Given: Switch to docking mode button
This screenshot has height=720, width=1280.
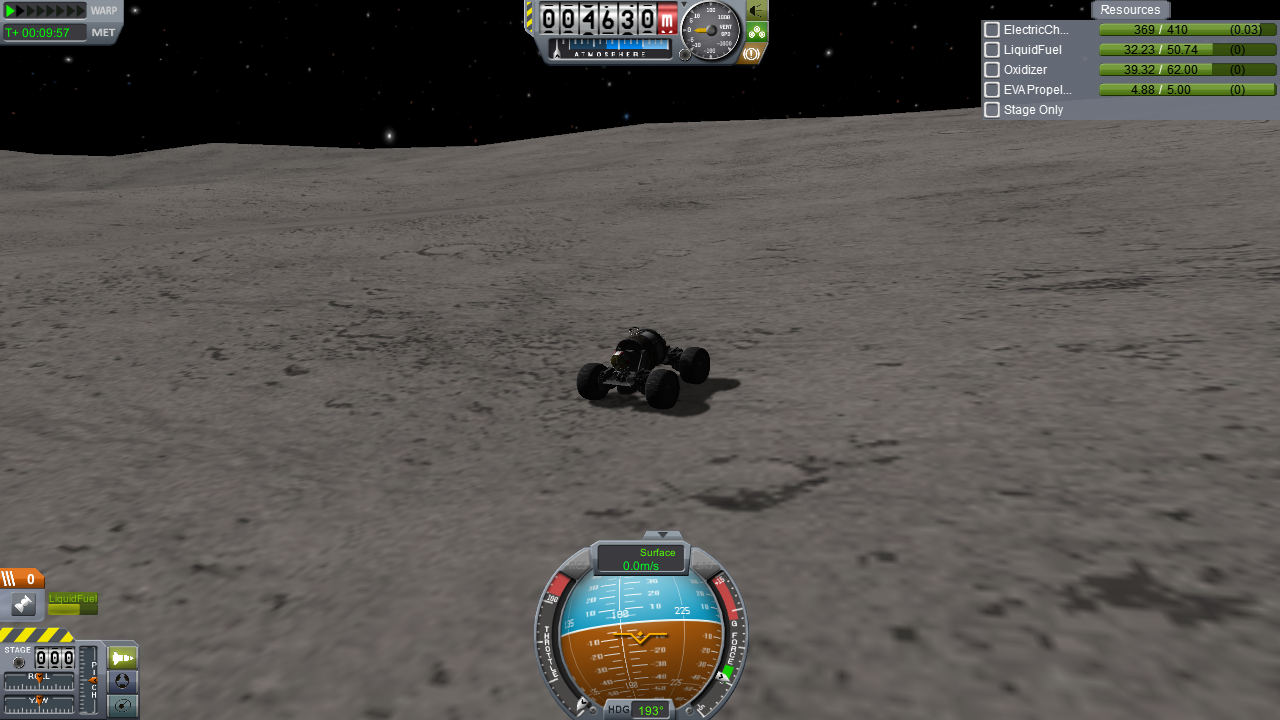Looking at the screenshot, I should pyautogui.click(x=122, y=682).
